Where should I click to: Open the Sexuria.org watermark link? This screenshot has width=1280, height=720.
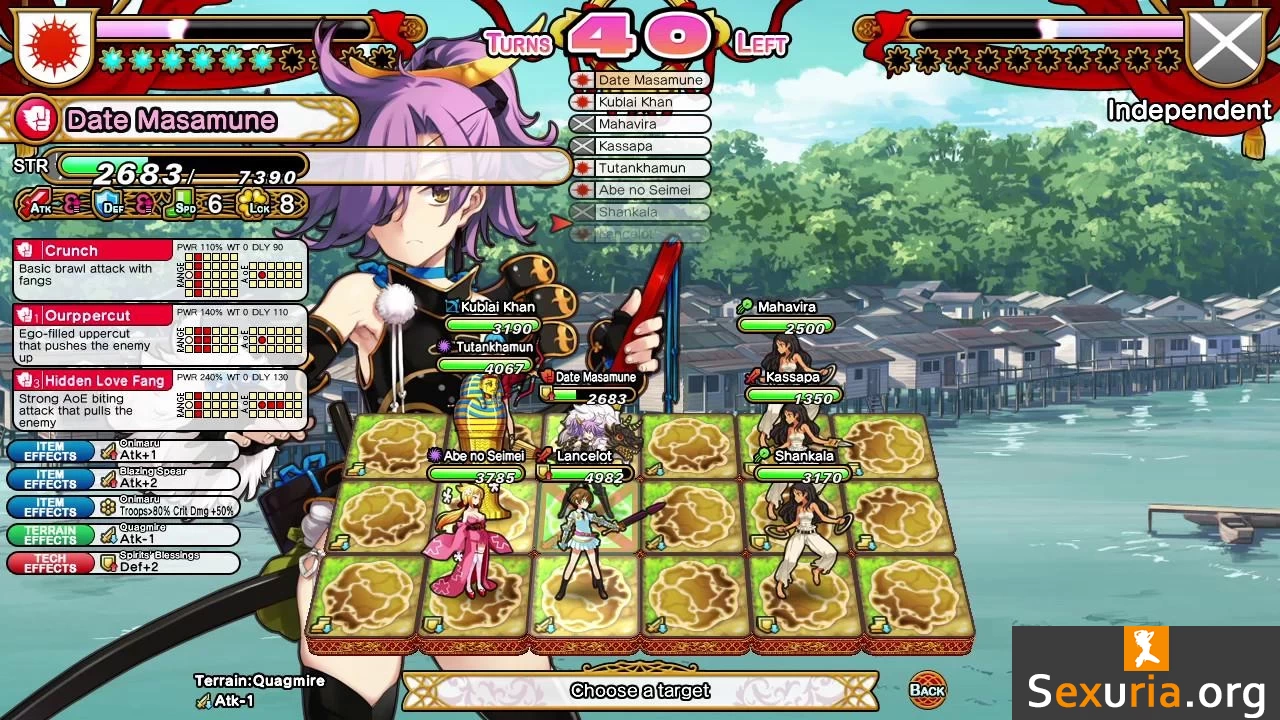pyautogui.click(x=1146, y=673)
